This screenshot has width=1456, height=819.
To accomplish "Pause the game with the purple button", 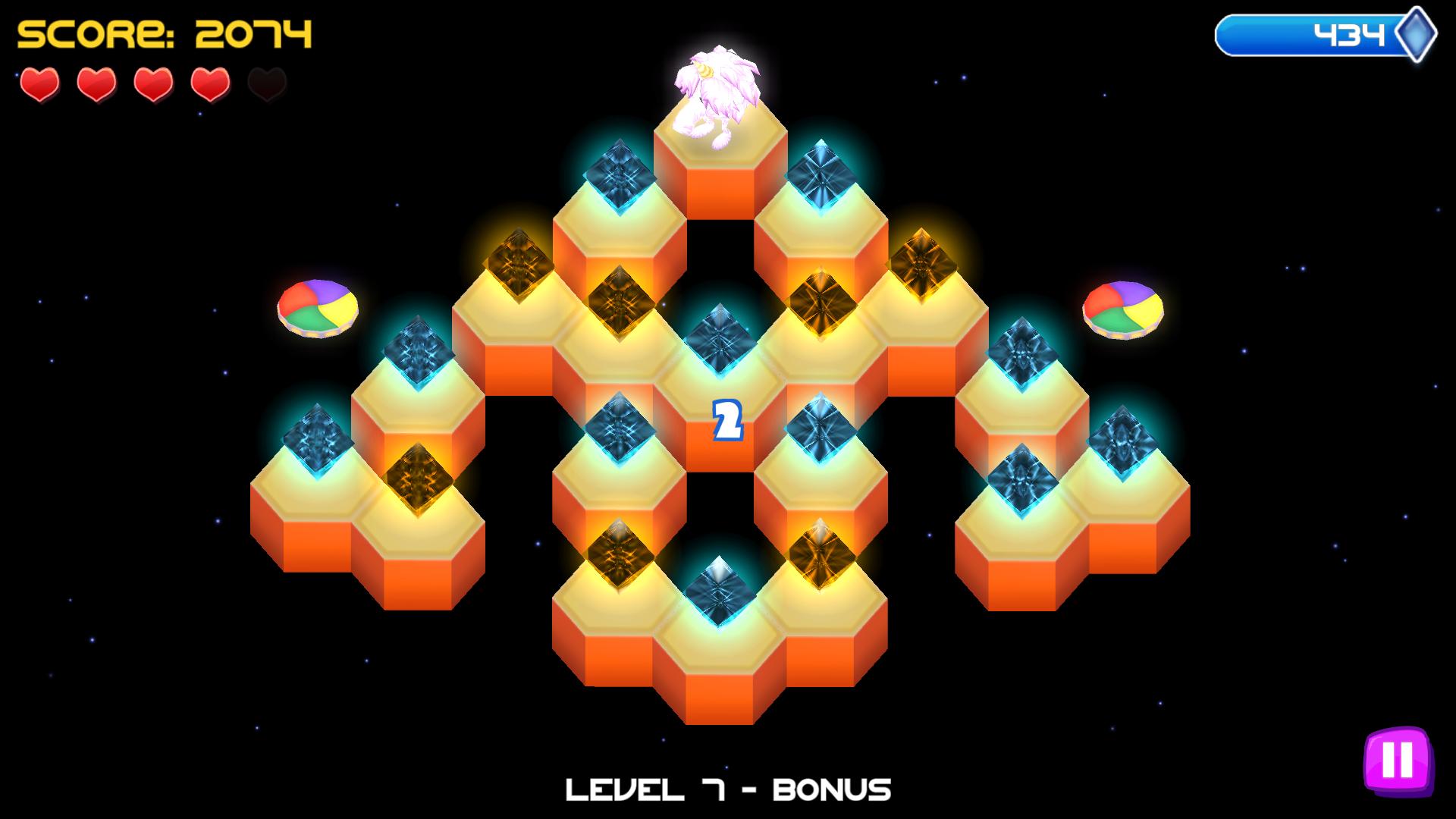I will 1397,759.
